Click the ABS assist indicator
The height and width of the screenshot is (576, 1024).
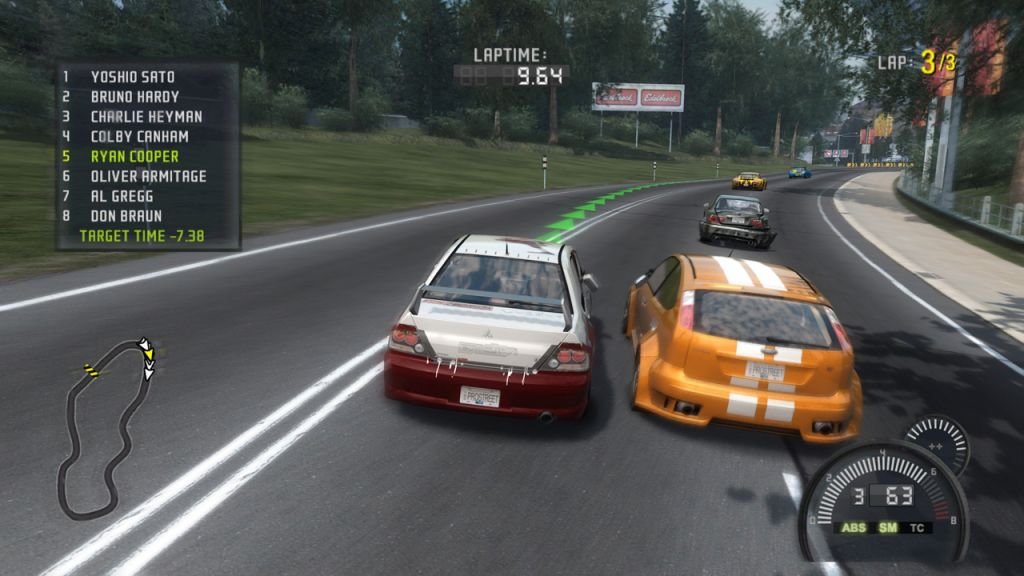(x=852, y=527)
